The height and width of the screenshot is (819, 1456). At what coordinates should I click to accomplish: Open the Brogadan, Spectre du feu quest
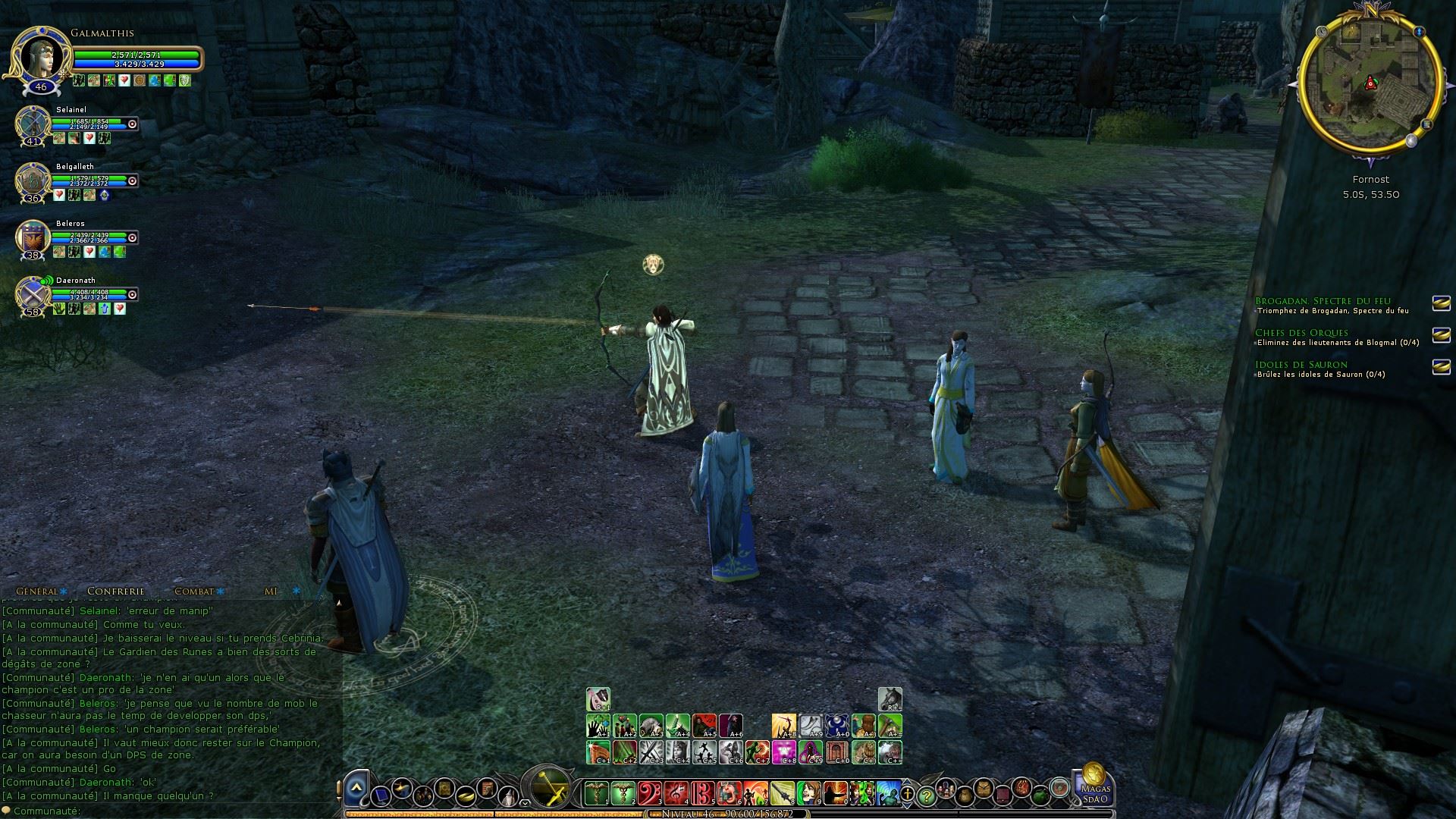click(x=1332, y=301)
